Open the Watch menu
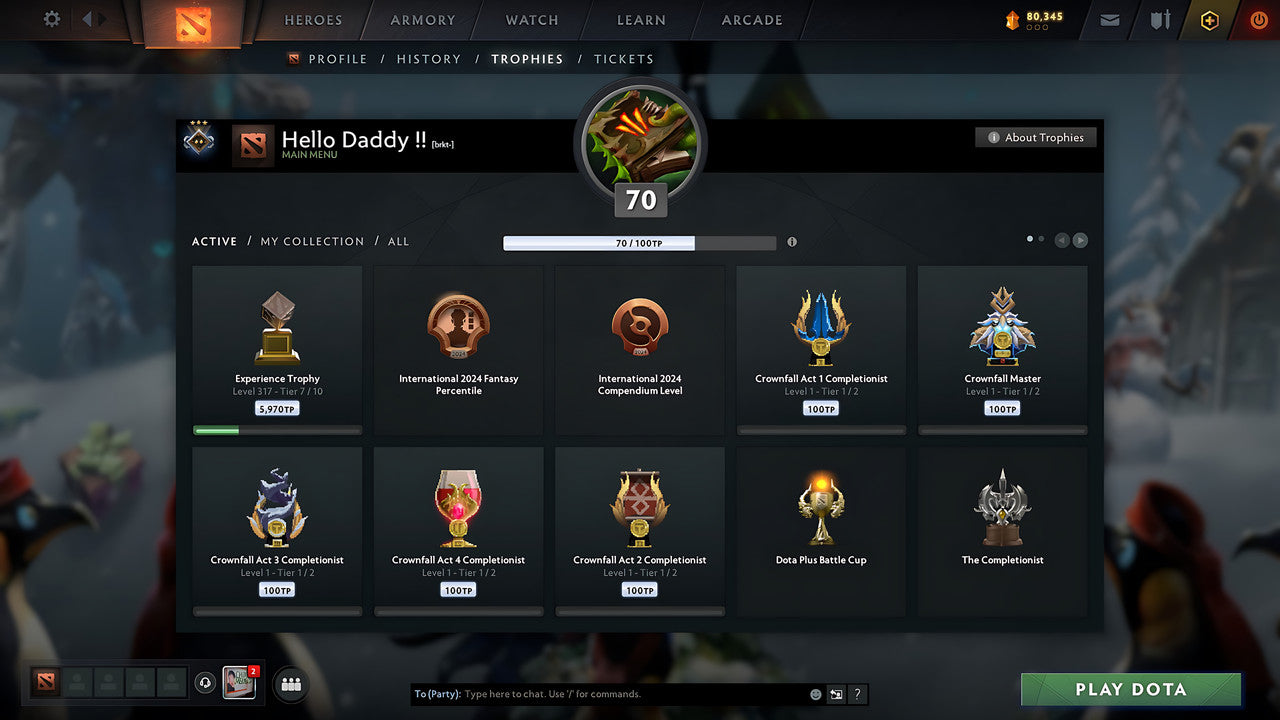Image resolution: width=1280 pixels, height=720 pixels. tap(532, 20)
